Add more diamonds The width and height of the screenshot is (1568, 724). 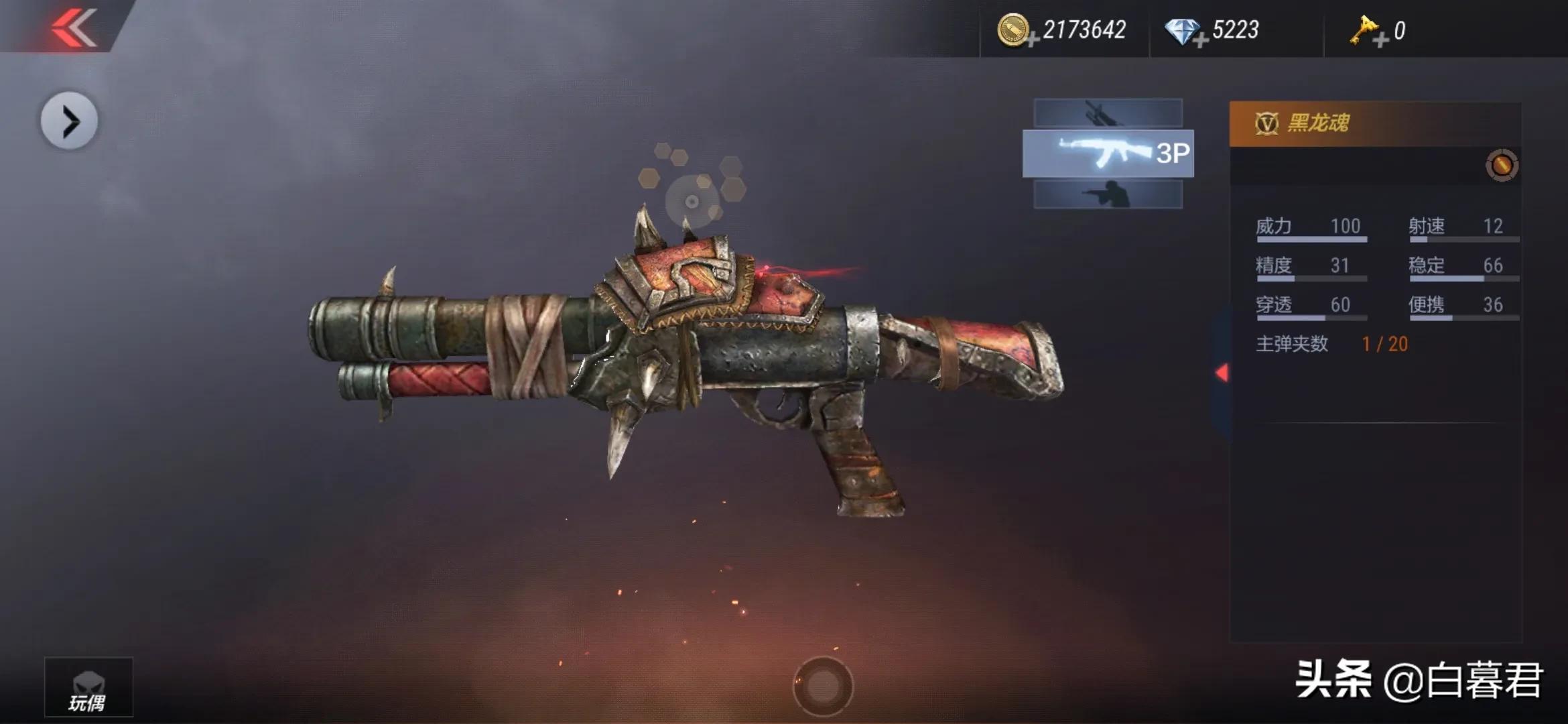1200,40
